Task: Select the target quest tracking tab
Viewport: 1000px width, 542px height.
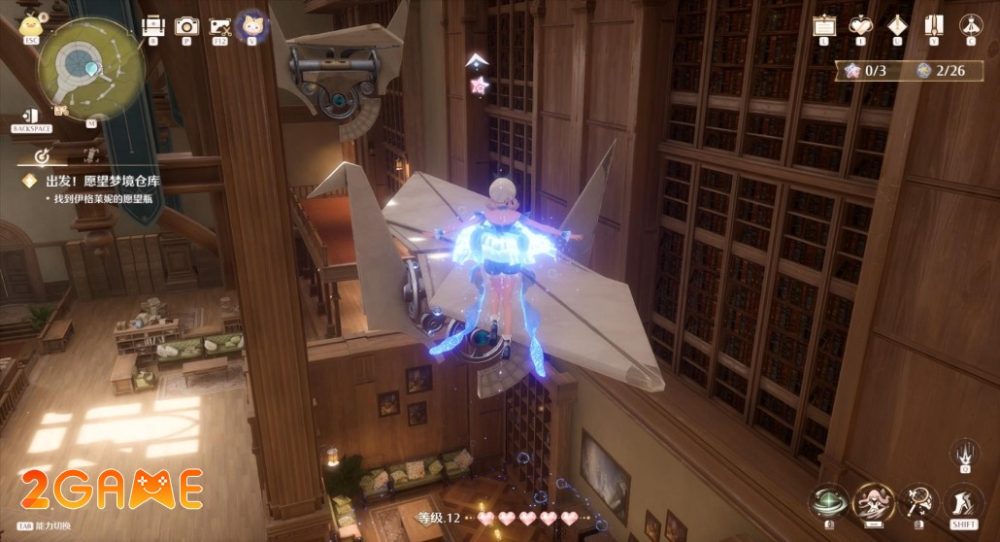Action: tap(43, 157)
